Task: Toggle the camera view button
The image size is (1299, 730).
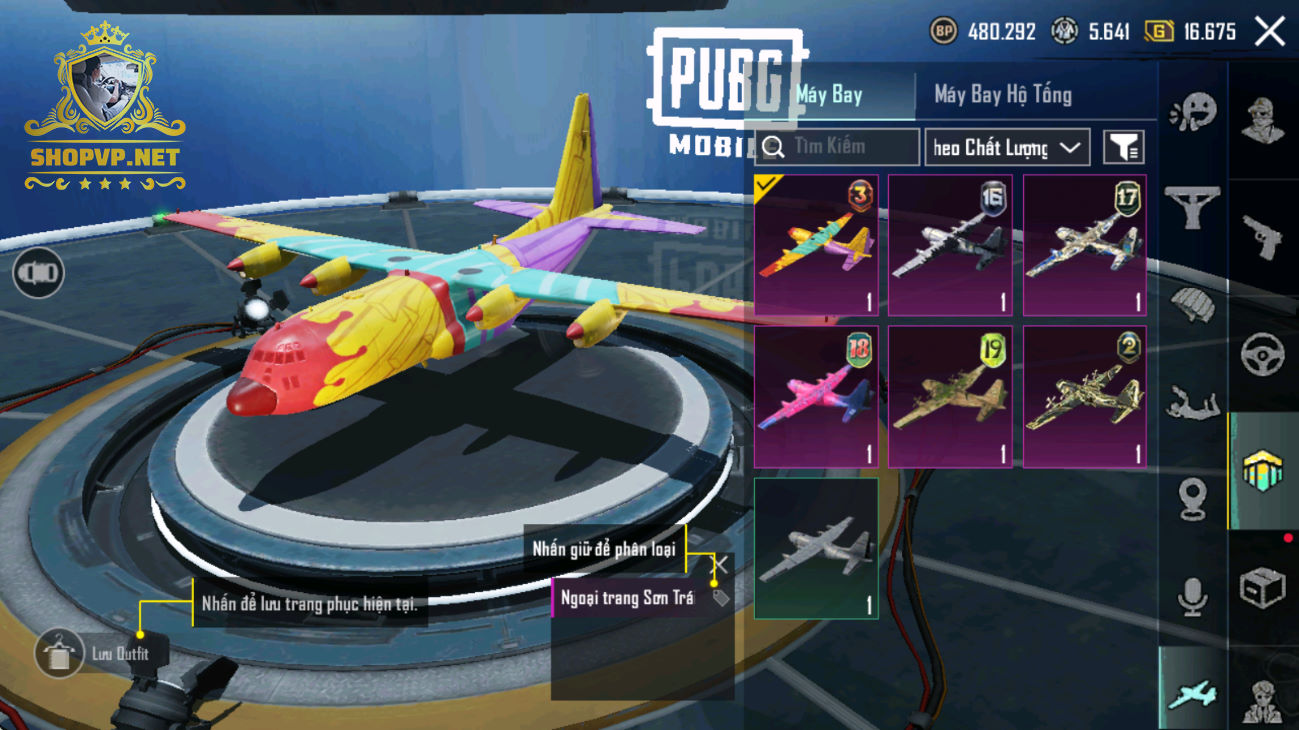Action: tap(38, 273)
